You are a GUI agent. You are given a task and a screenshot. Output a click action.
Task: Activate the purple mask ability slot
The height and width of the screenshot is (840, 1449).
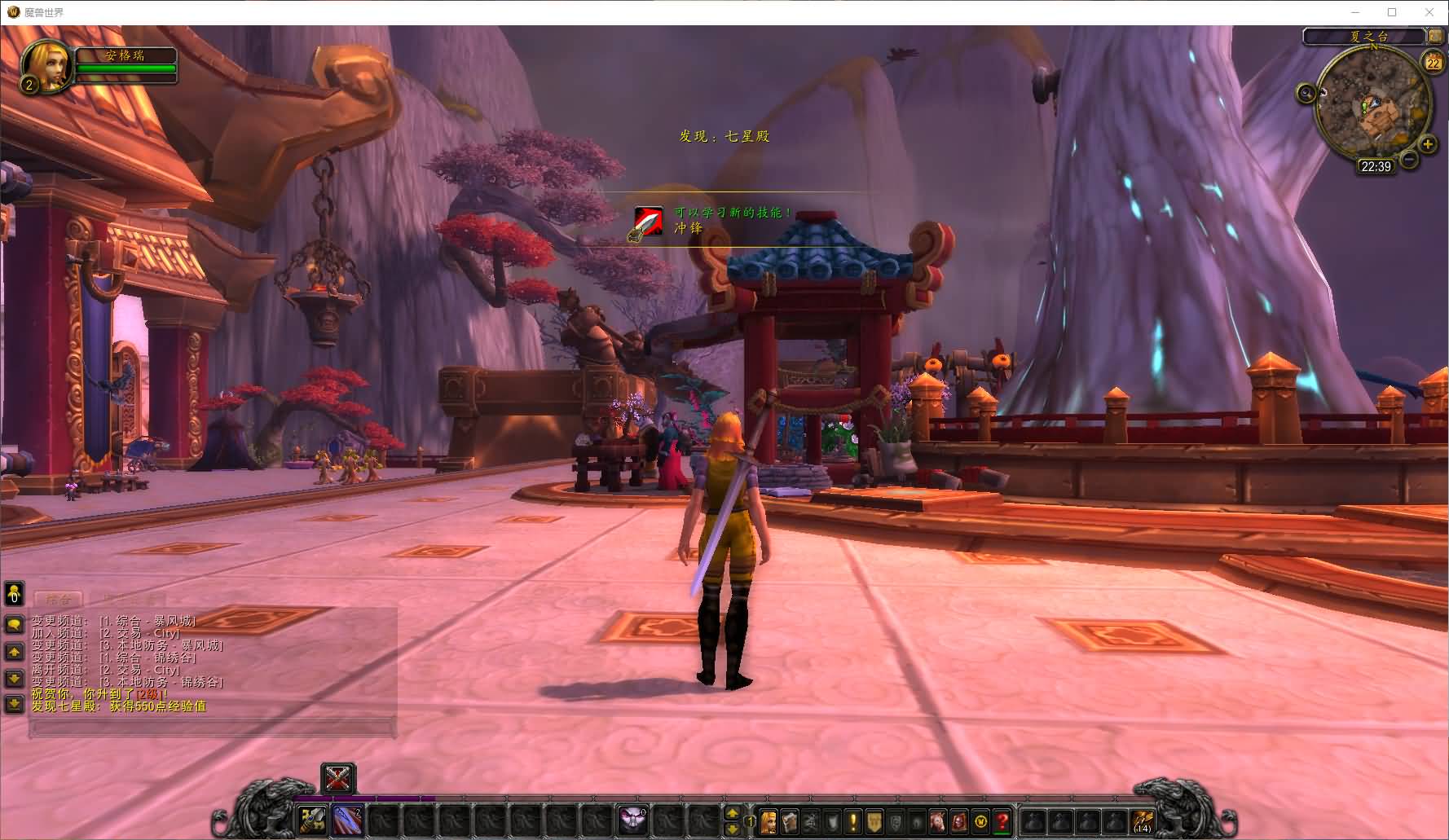coord(632,820)
